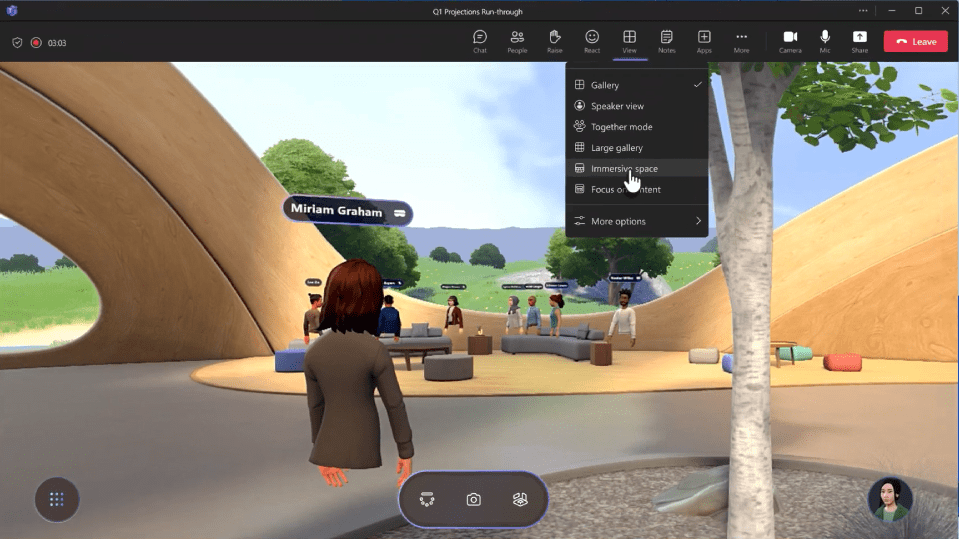Open the dotted grid menu button
The width and height of the screenshot is (959, 539).
tap(57, 499)
